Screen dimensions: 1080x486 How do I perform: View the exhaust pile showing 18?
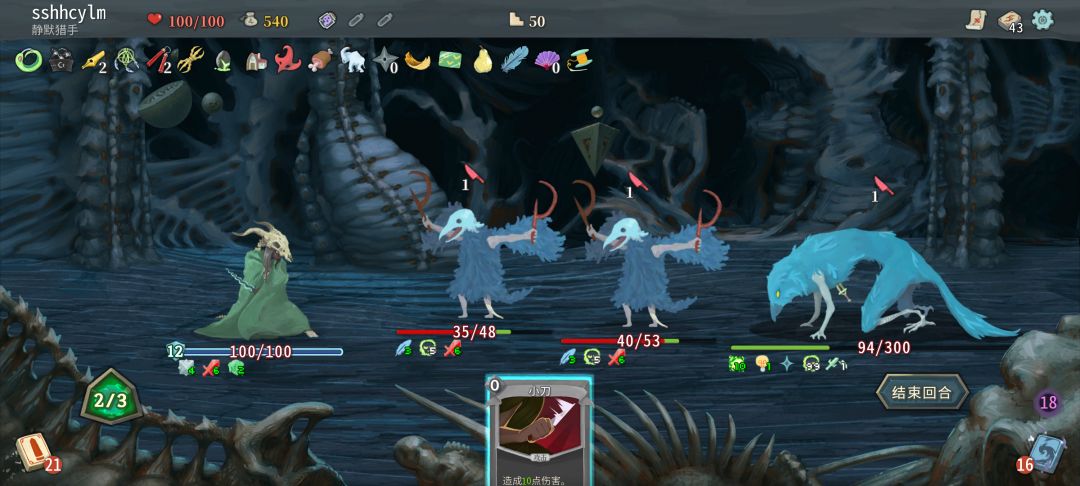coord(1047,403)
